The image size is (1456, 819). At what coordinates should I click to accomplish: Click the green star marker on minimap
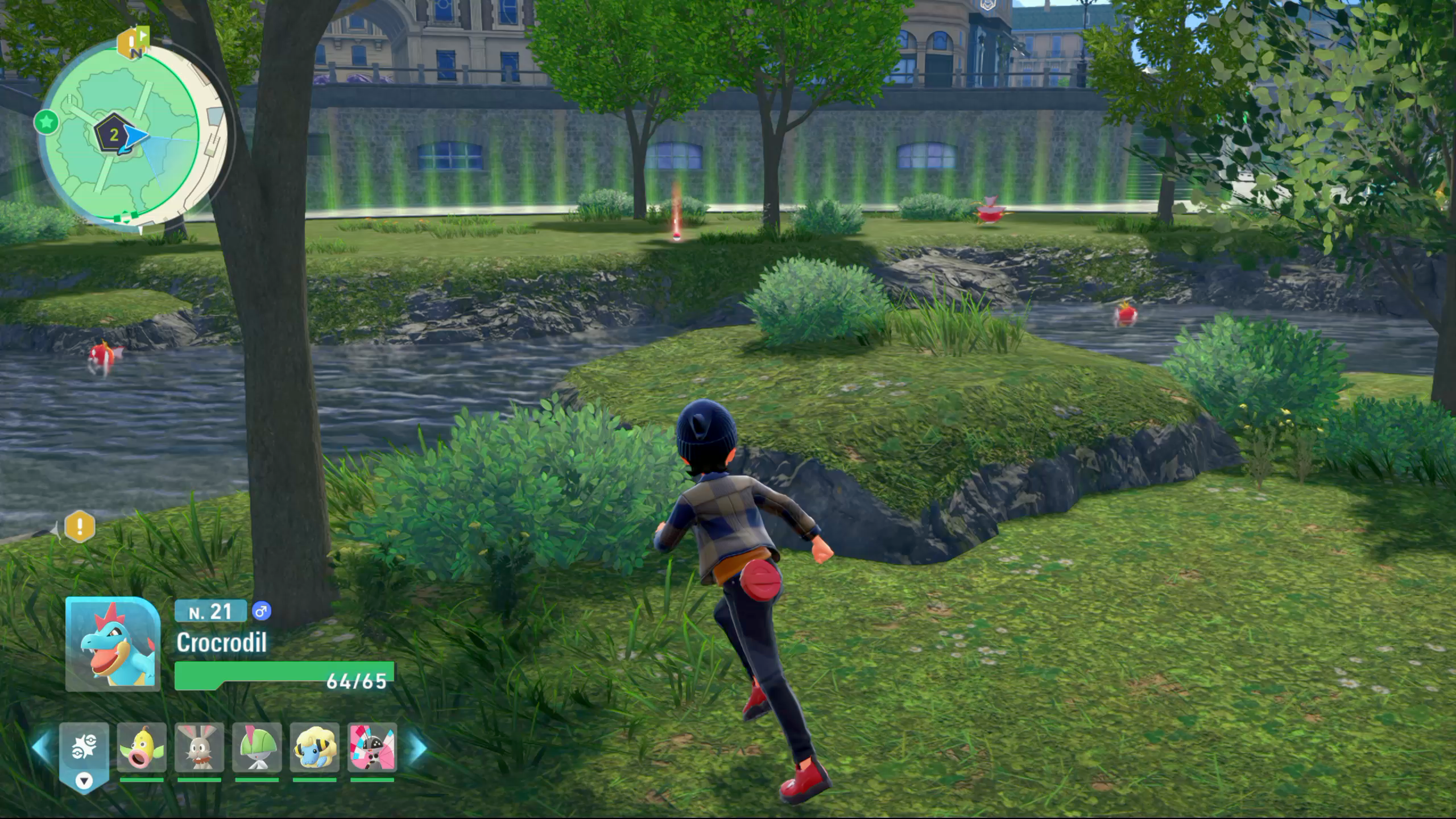click(x=47, y=122)
